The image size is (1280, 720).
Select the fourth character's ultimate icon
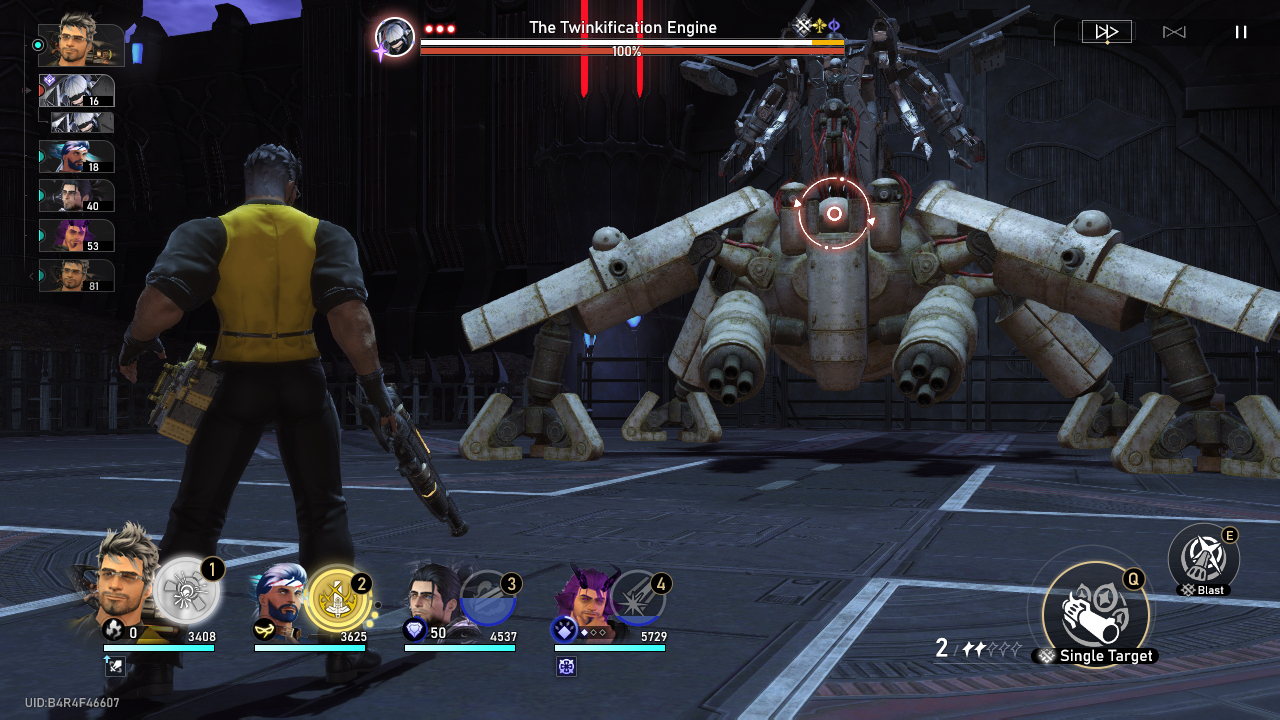(x=637, y=598)
